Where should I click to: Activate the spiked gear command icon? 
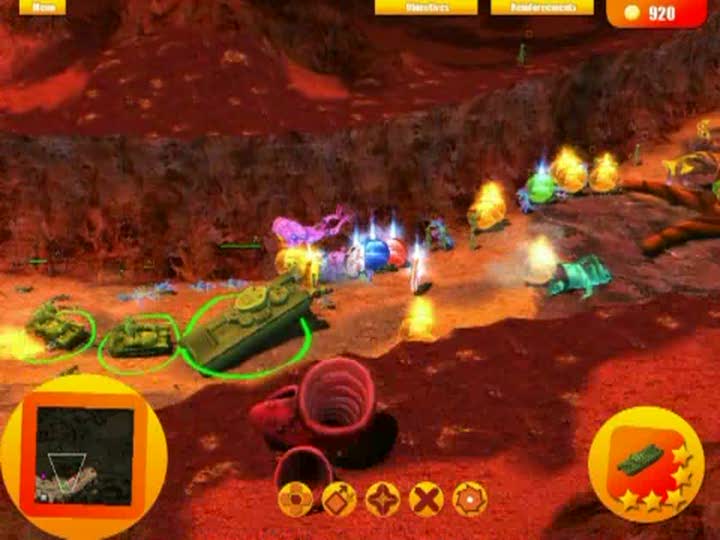click(x=470, y=498)
